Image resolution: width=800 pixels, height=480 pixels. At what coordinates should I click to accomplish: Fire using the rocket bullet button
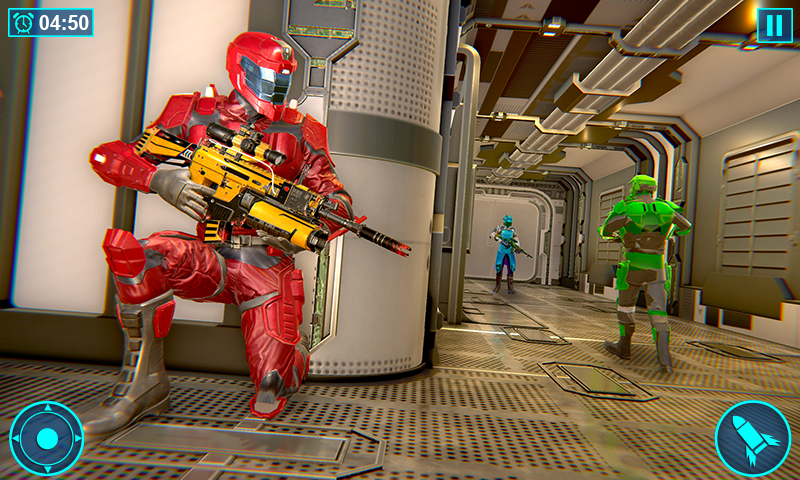[x=752, y=438]
